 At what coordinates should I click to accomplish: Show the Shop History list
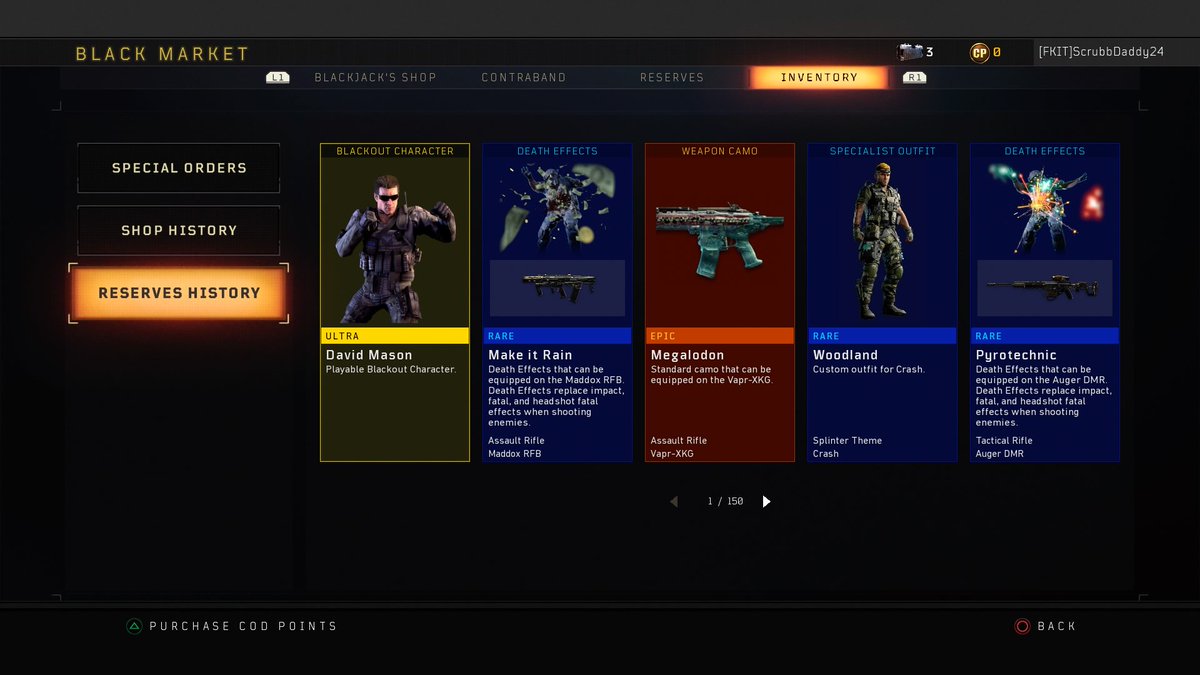[x=179, y=231]
